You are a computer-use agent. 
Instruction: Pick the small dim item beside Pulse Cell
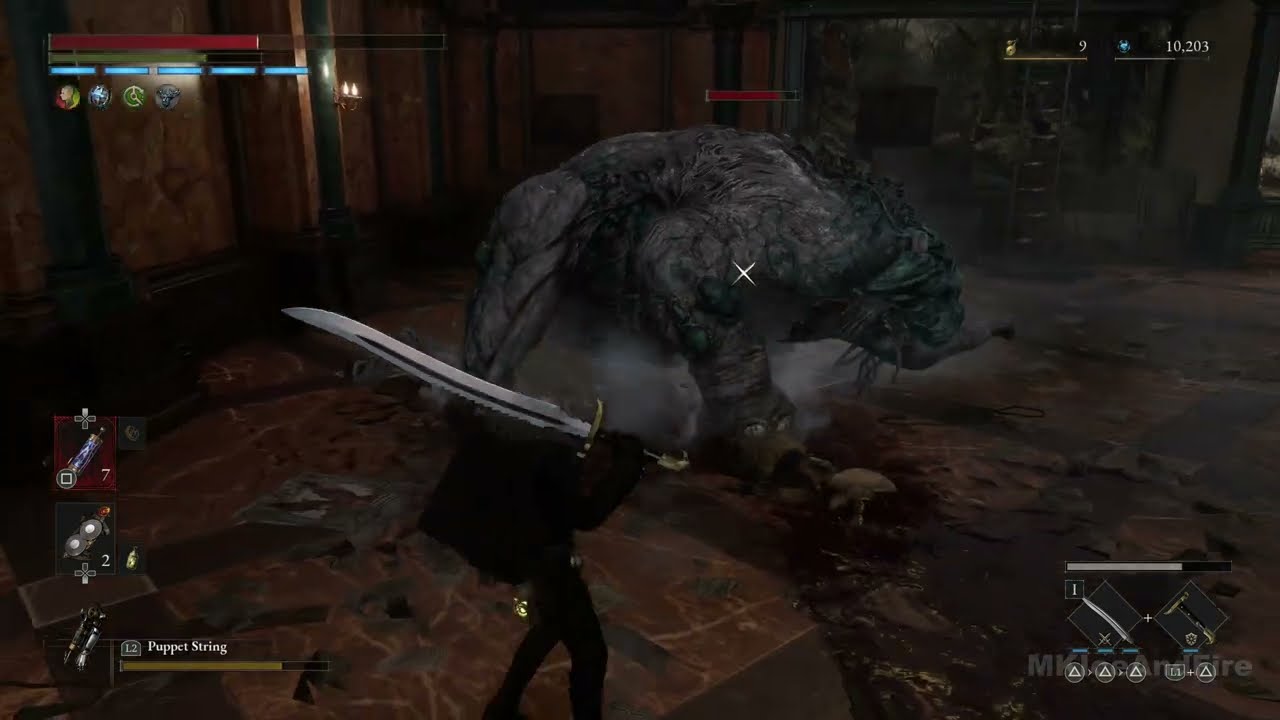[132, 432]
